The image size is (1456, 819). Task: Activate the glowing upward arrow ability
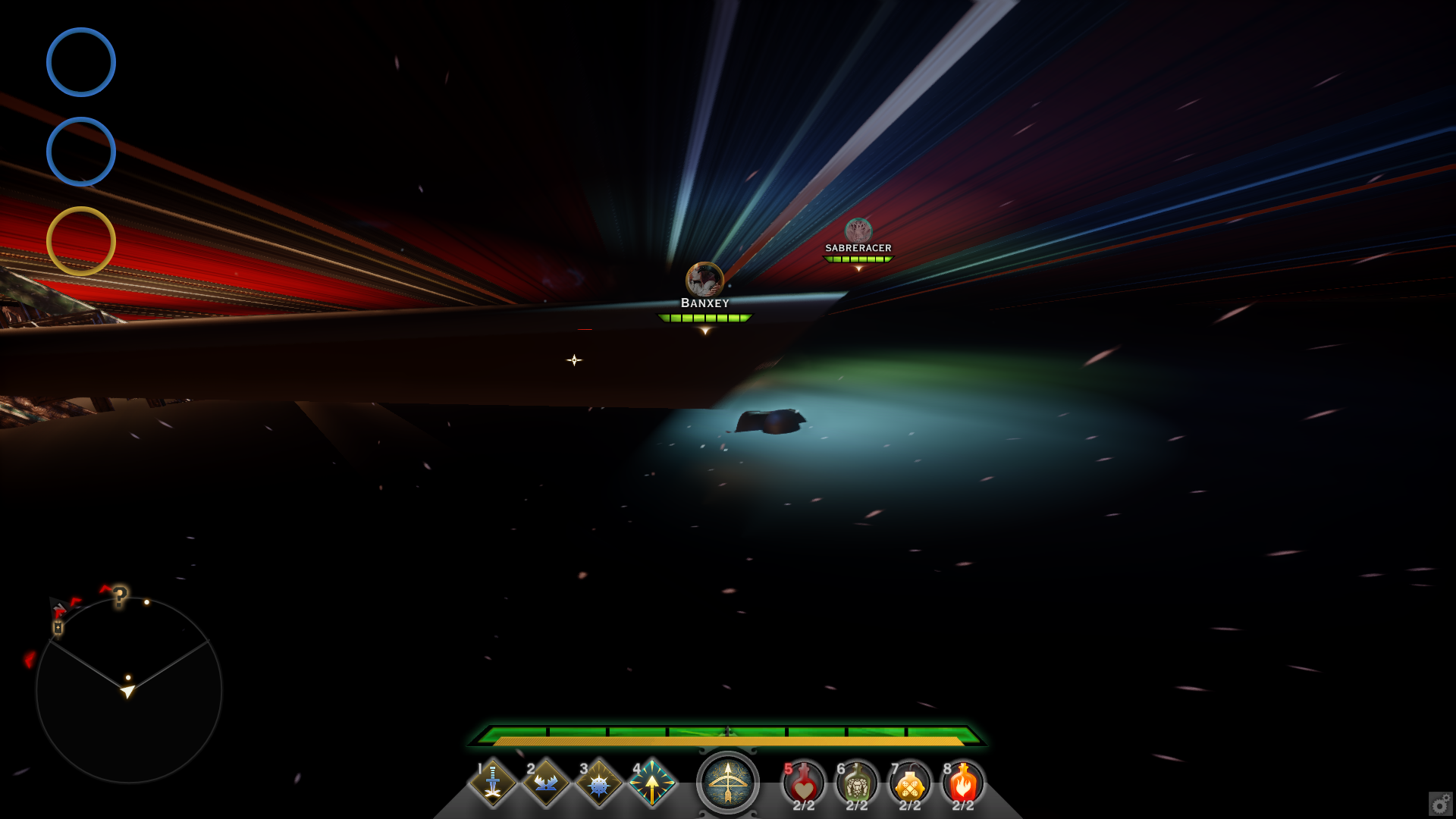tap(652, 783)
